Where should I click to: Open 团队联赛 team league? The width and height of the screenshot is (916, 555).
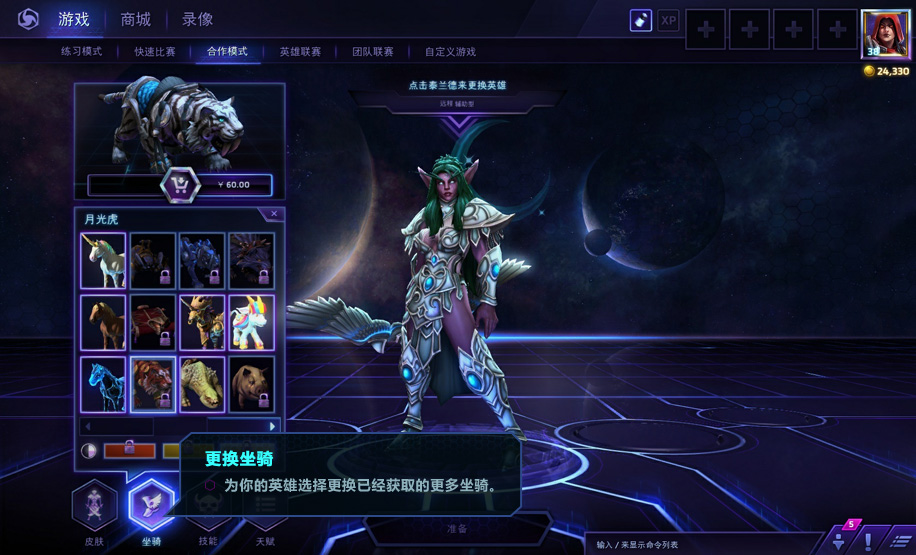tap(372, 51)
